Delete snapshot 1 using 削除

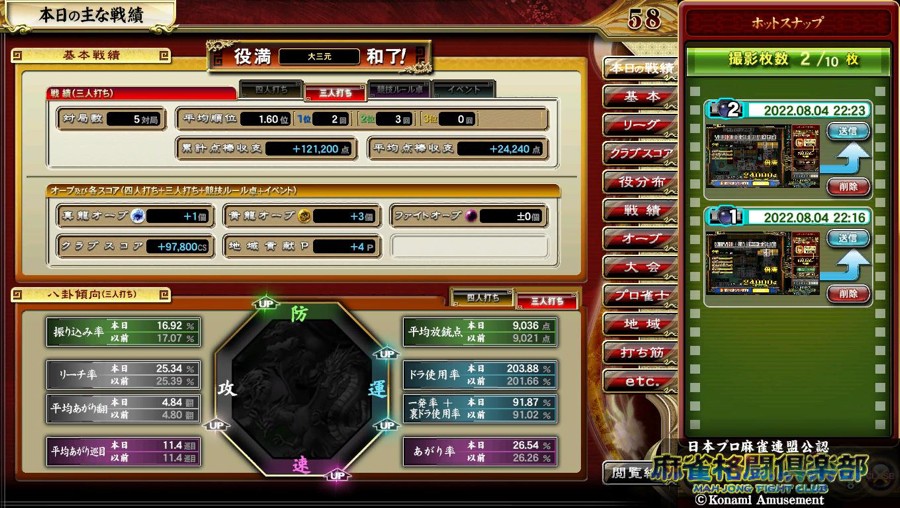848,294
